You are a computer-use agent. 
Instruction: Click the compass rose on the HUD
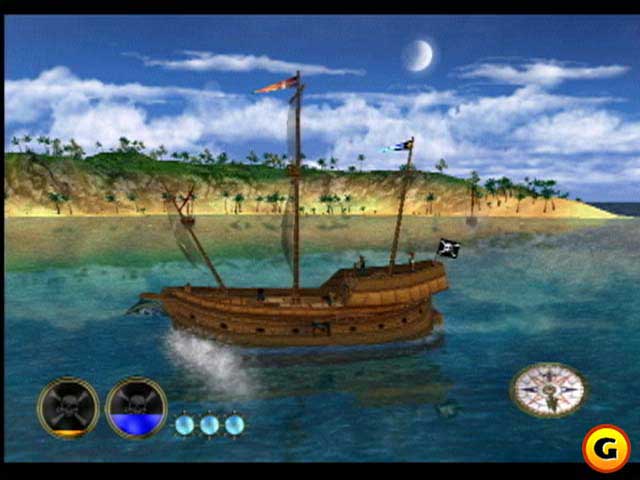(x=547, y=389)
